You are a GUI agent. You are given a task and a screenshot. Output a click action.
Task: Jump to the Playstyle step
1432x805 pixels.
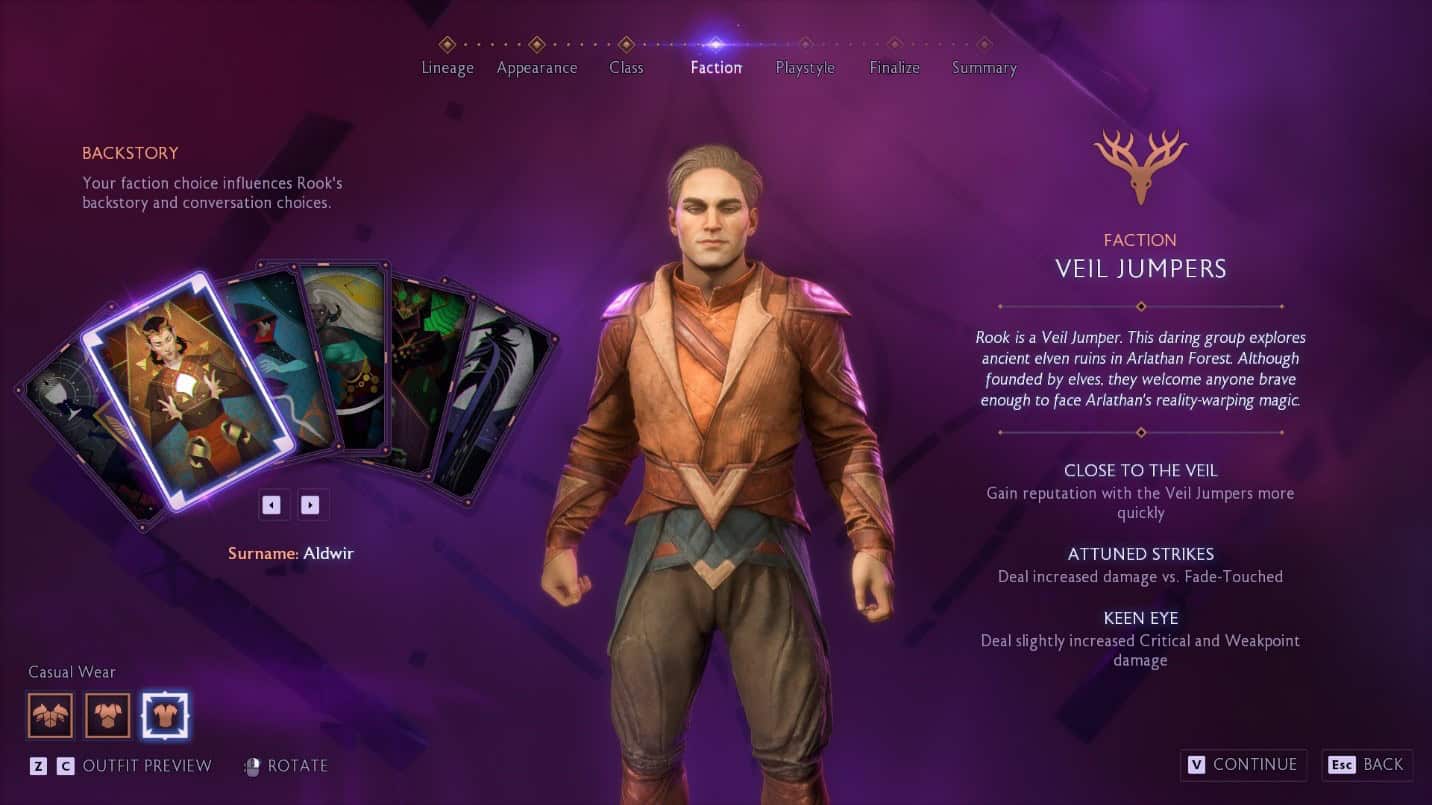pyautogui.click(x=805, y=66)
